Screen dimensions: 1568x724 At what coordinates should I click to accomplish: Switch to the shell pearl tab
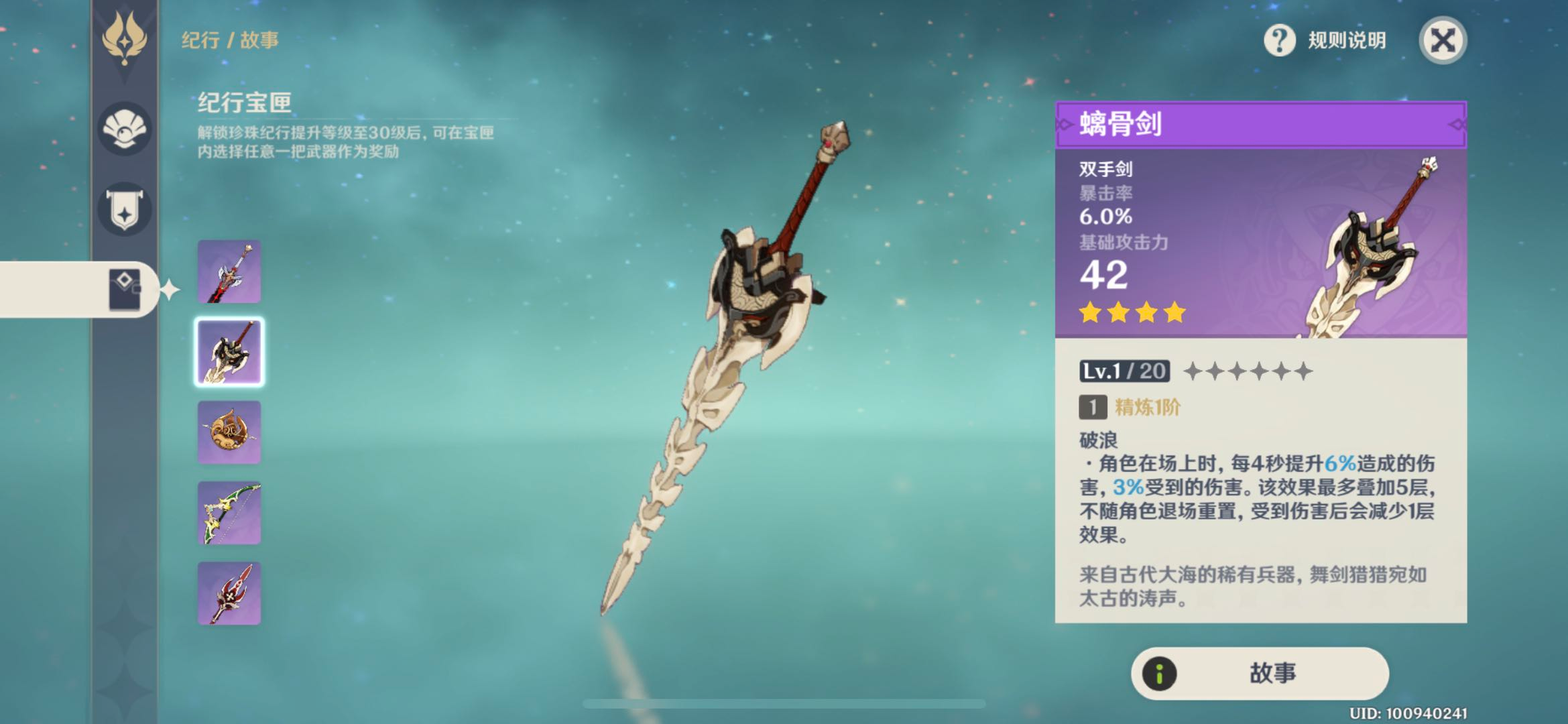[x=125, y=129]
